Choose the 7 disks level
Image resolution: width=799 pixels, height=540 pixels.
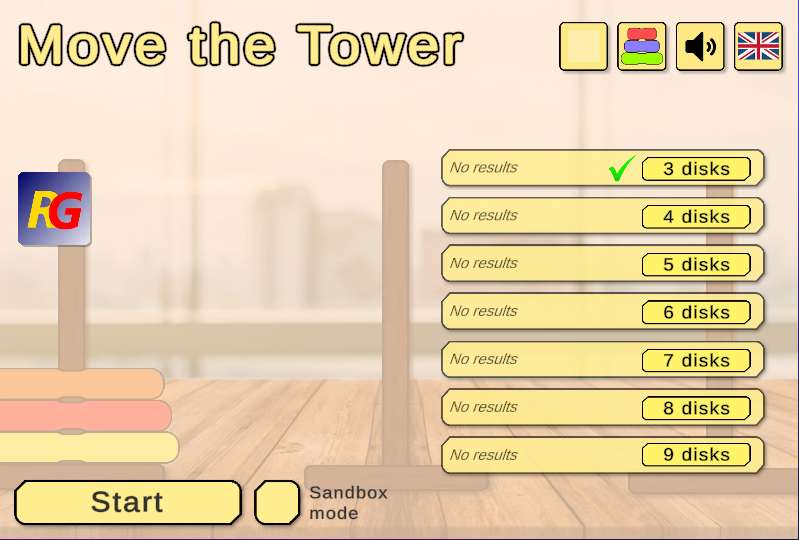tap(696, 360)
